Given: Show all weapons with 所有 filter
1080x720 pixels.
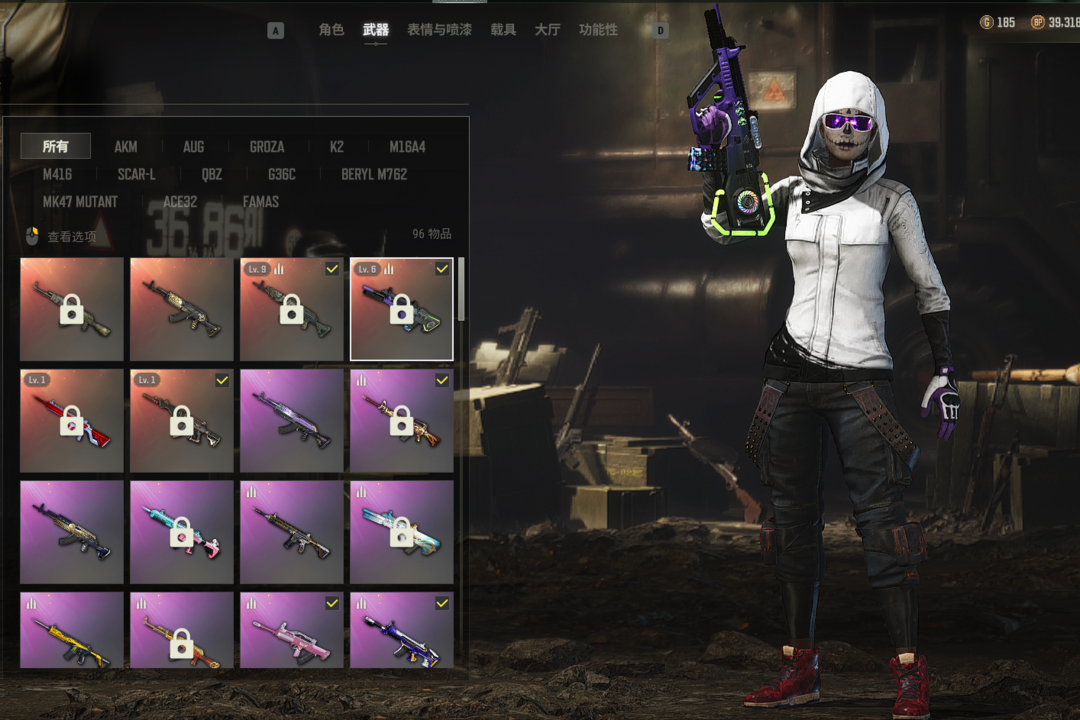Looking at the screenshot, I should [x=56, y=146].
